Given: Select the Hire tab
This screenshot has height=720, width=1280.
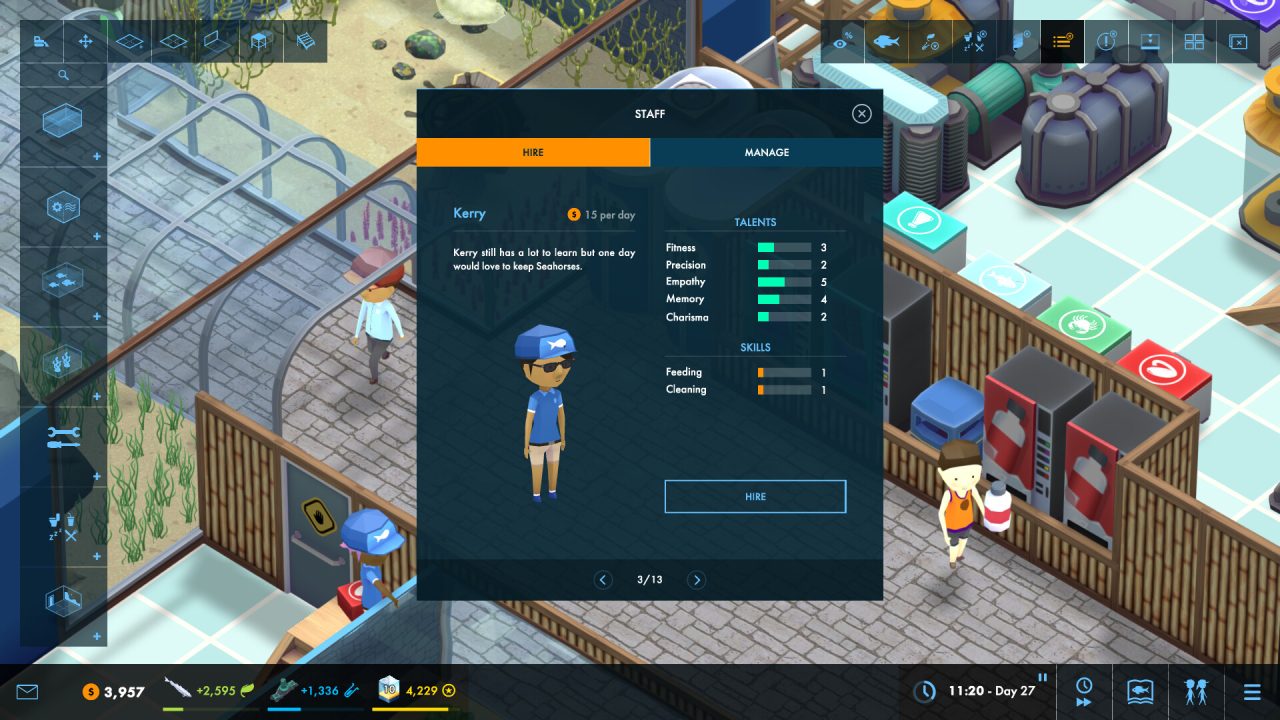Looking at the screenshot, I should coord(533,152).
